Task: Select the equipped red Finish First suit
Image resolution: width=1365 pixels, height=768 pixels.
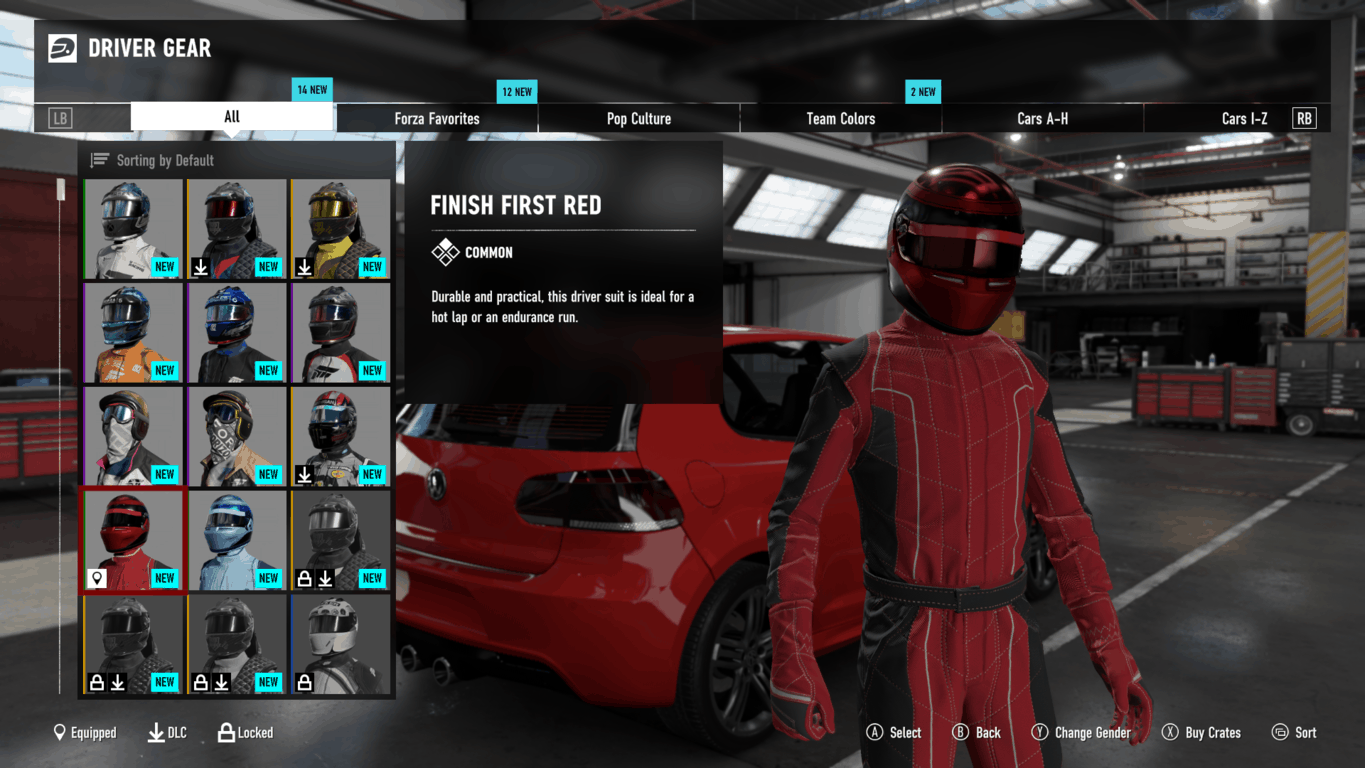Action: tap(133, 540)
